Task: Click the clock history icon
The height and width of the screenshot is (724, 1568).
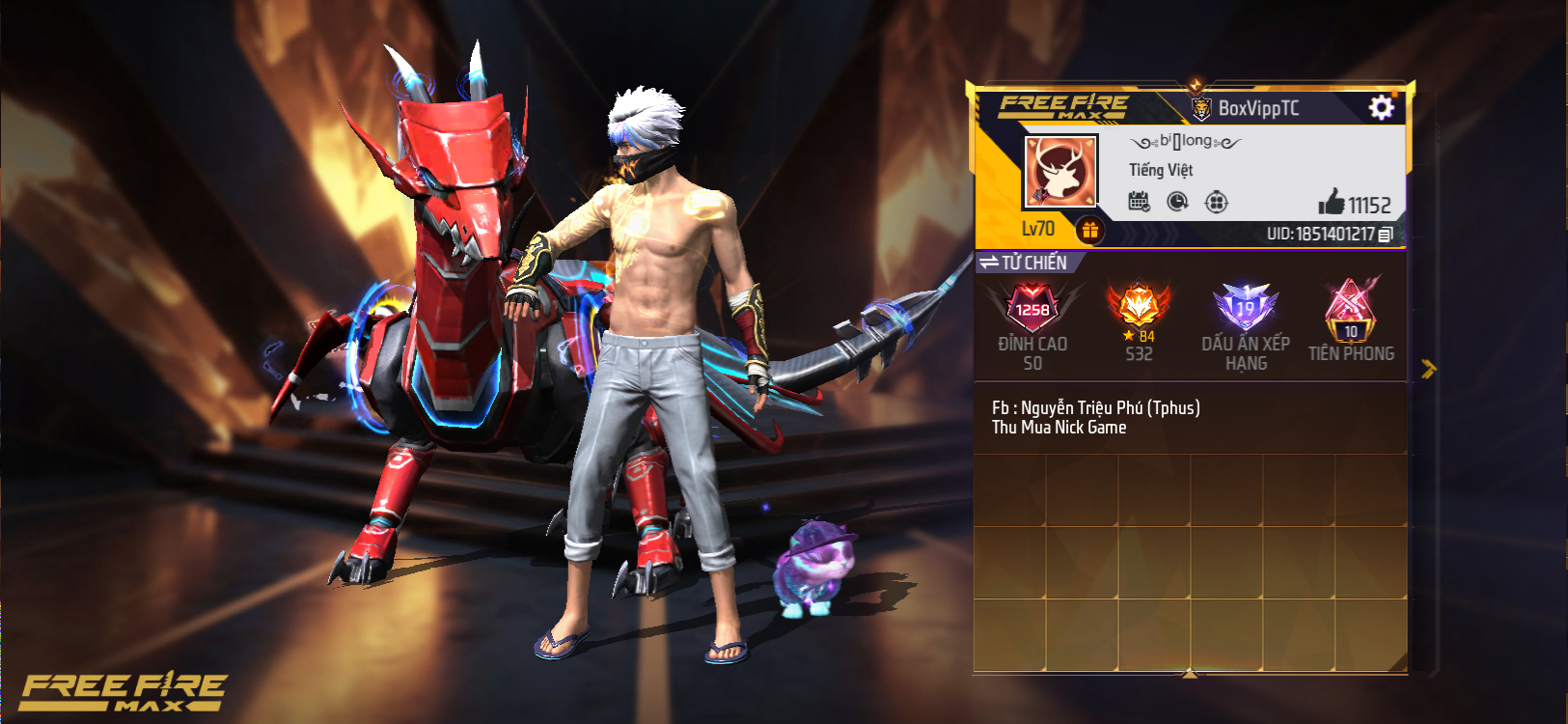Action: (1177, 202)
